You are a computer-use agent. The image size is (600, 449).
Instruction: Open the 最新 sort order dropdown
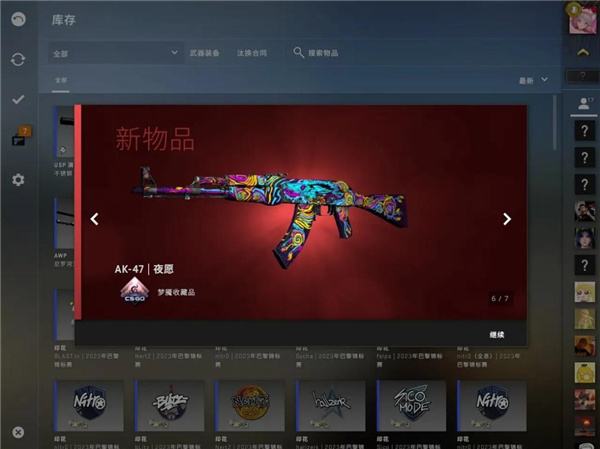click(533, 80)
